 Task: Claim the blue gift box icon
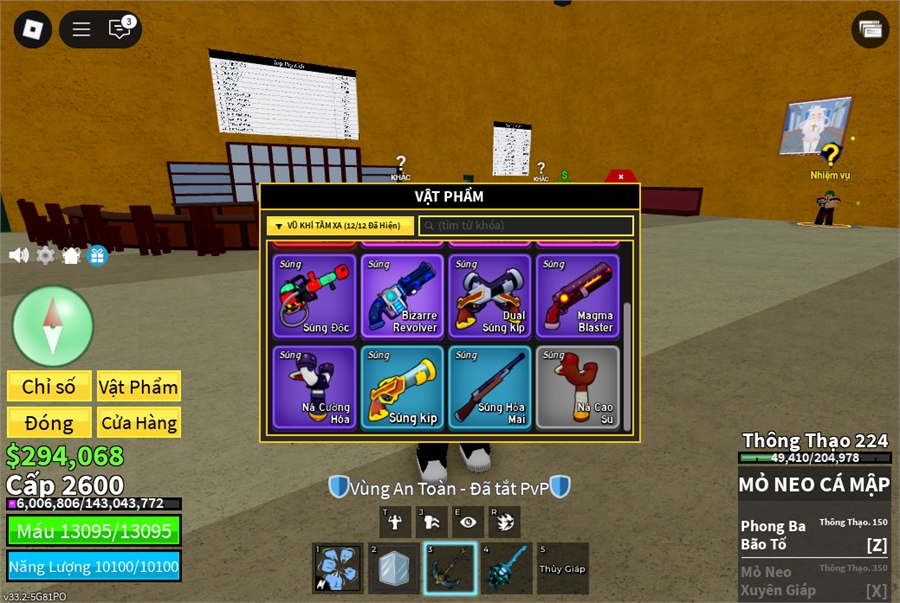(x=97, y=256)
